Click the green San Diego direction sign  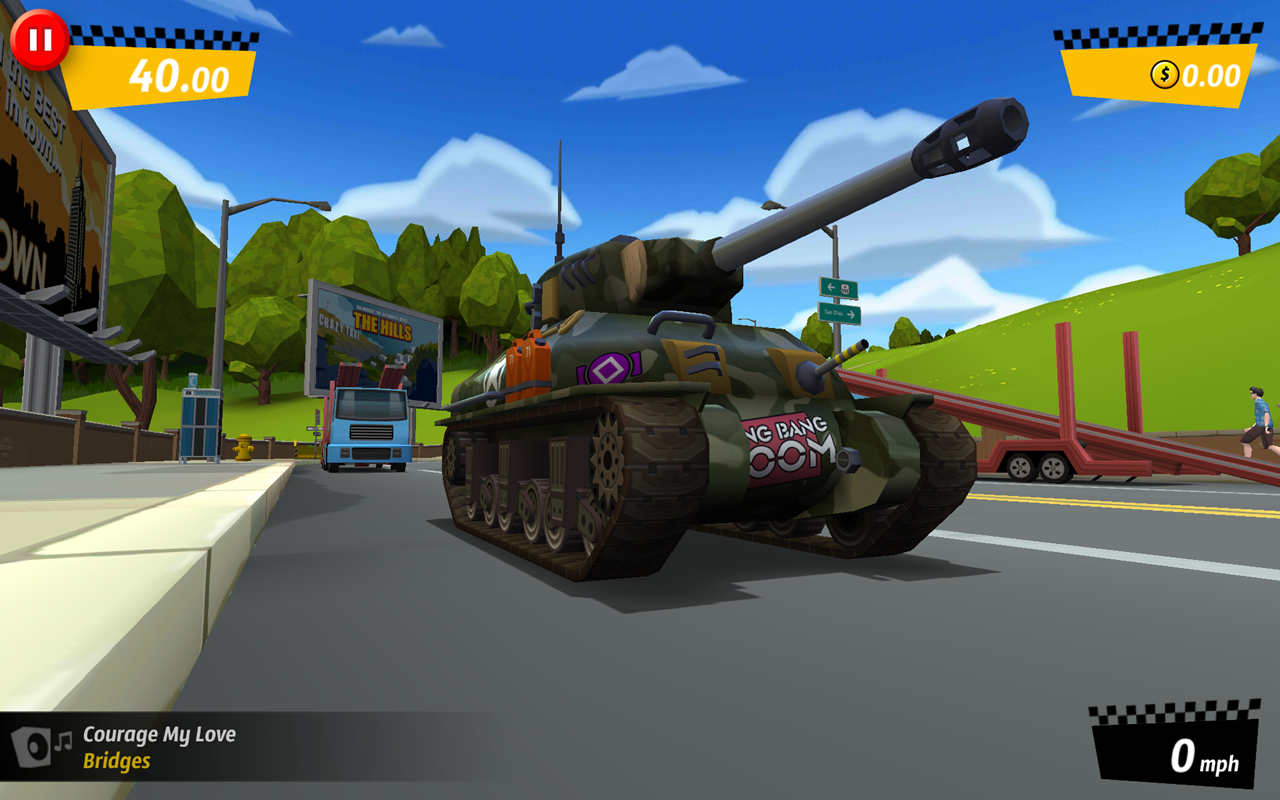click(840, 313)
